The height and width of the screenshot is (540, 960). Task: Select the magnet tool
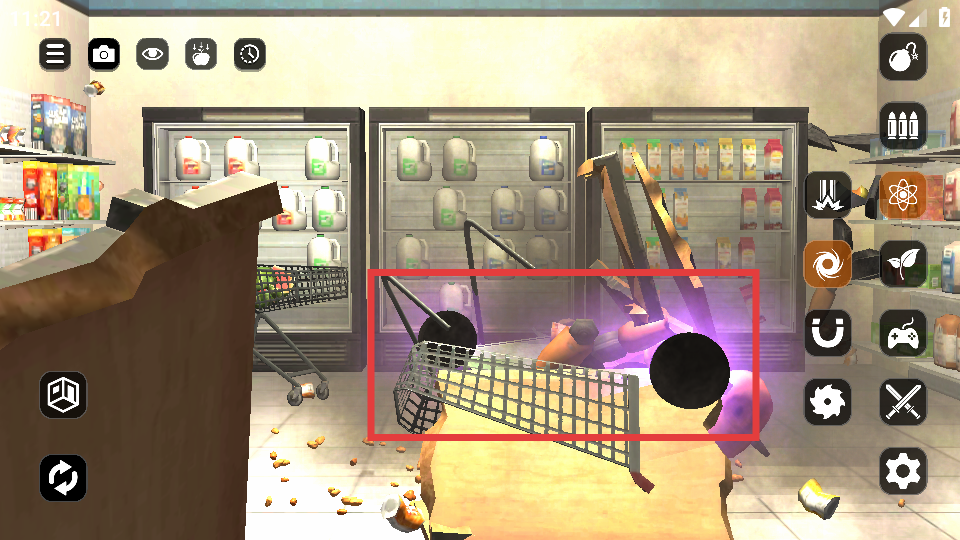tap(828, 333)
